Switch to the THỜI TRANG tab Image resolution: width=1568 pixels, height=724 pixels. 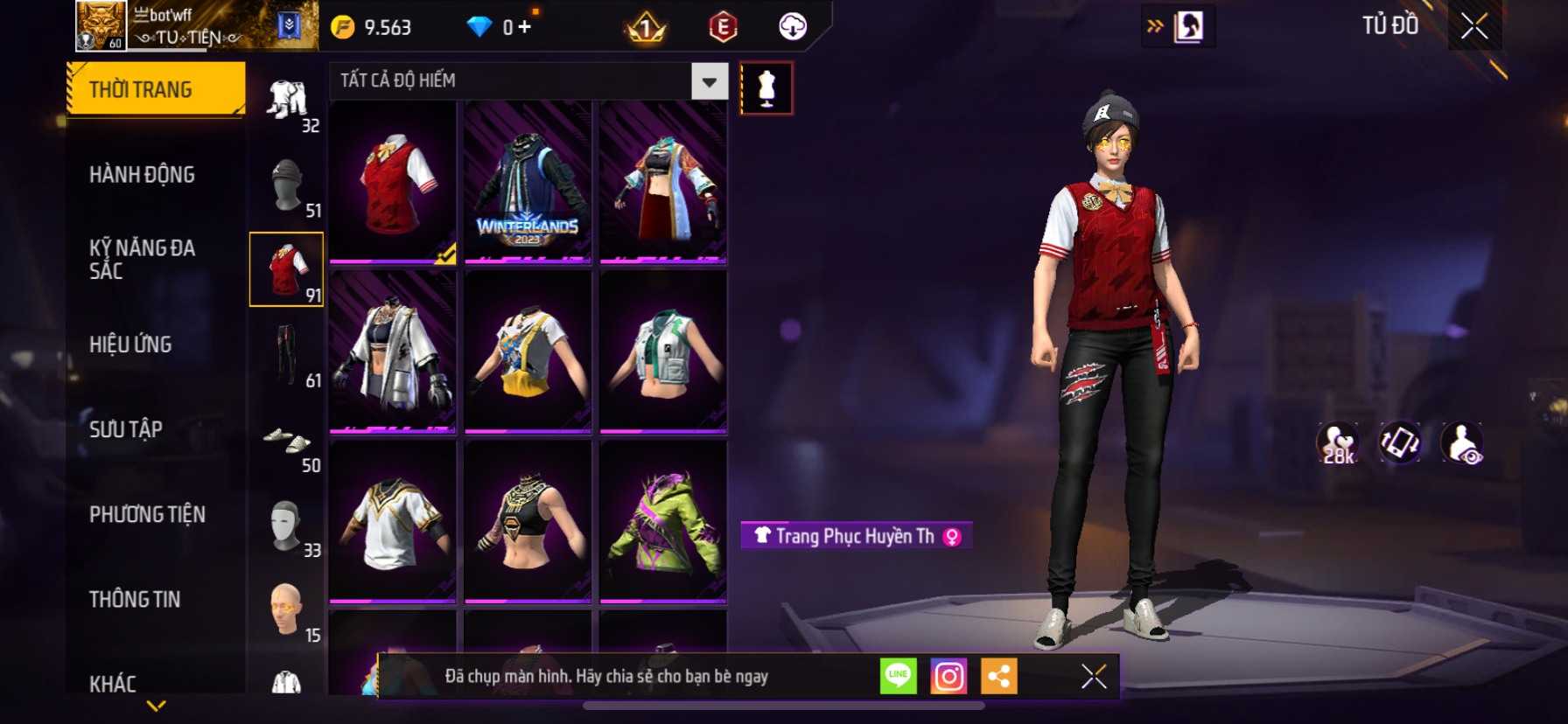pyautogui.click(x=156, y=89)
